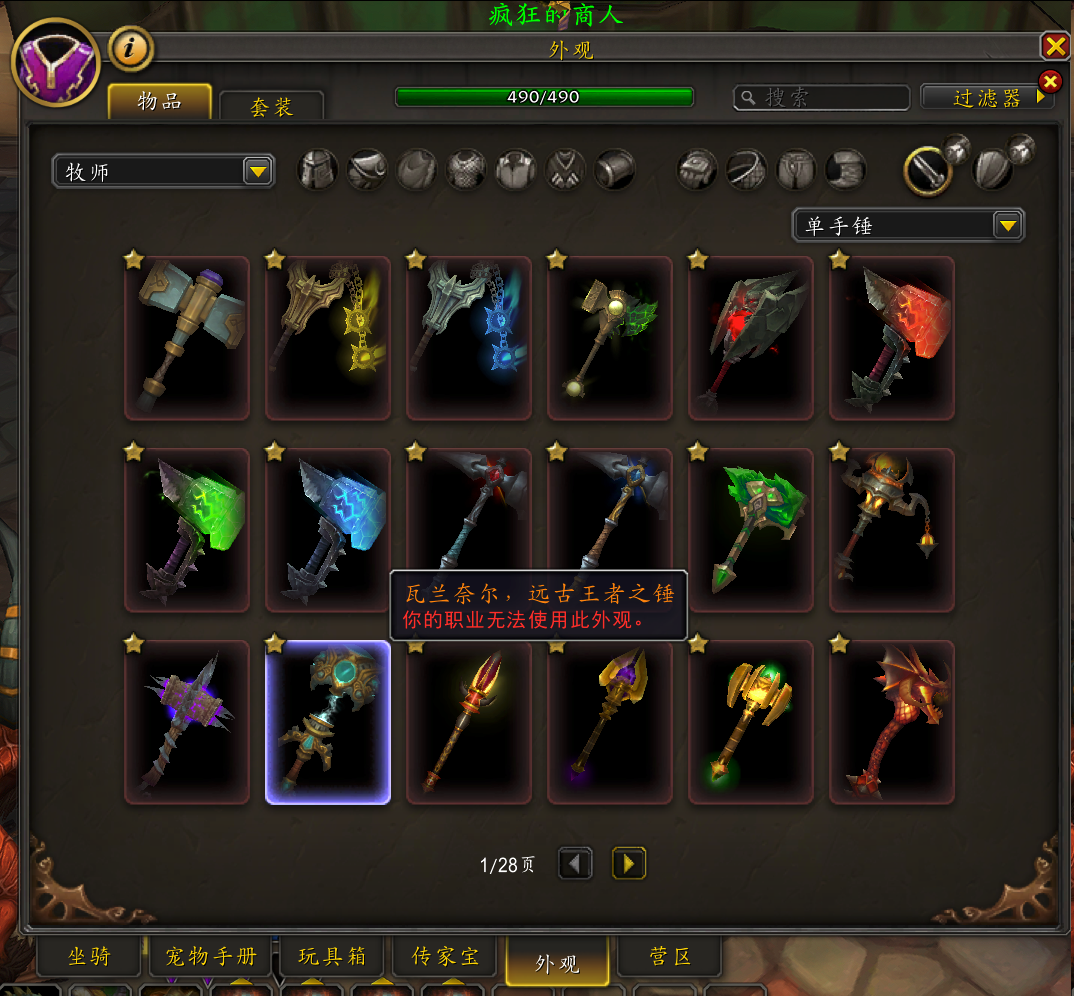Select the 物品 items tab
This screenshot has height=996, width=1074.
pyautogui.click(x=160, y=102)
